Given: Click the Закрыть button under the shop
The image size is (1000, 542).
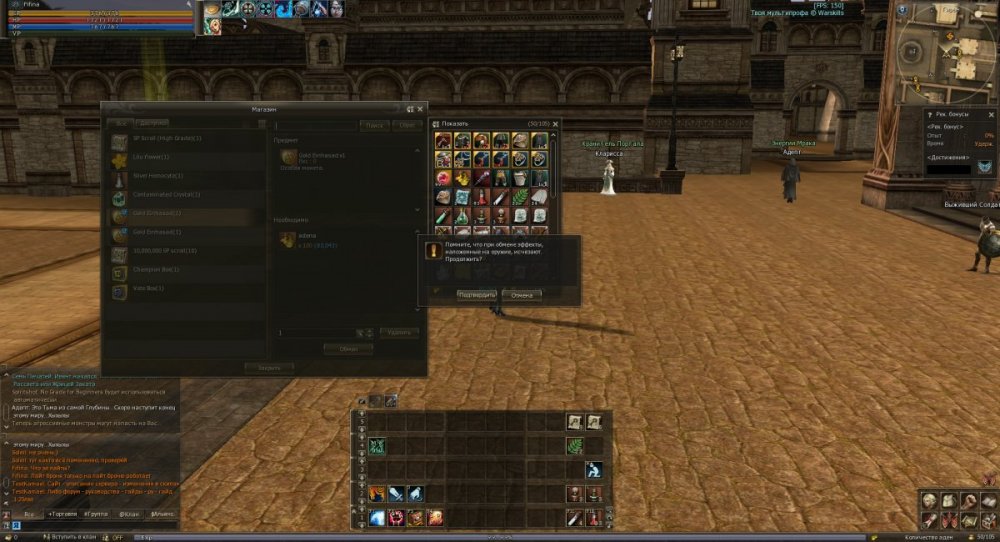Looking at the screenshot, I should click(x=270, y=368).
